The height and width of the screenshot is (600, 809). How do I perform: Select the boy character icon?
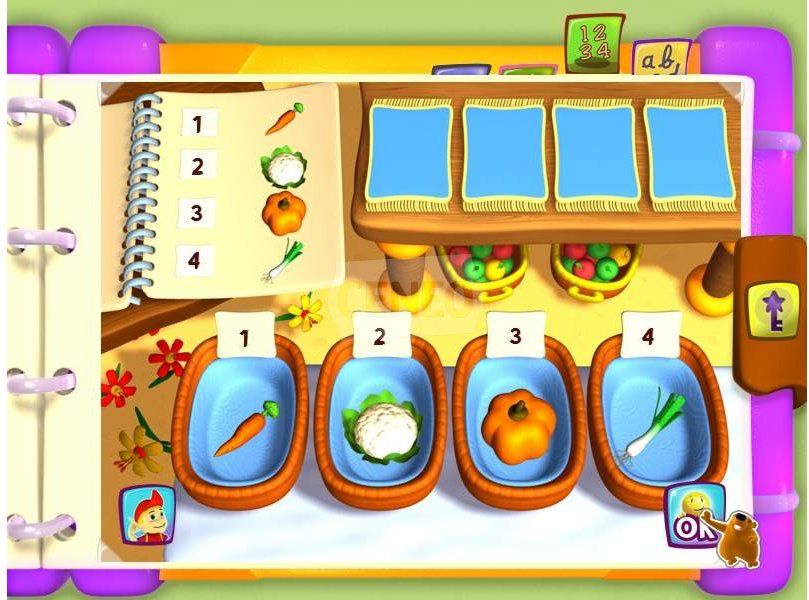(x=146, y=515)
